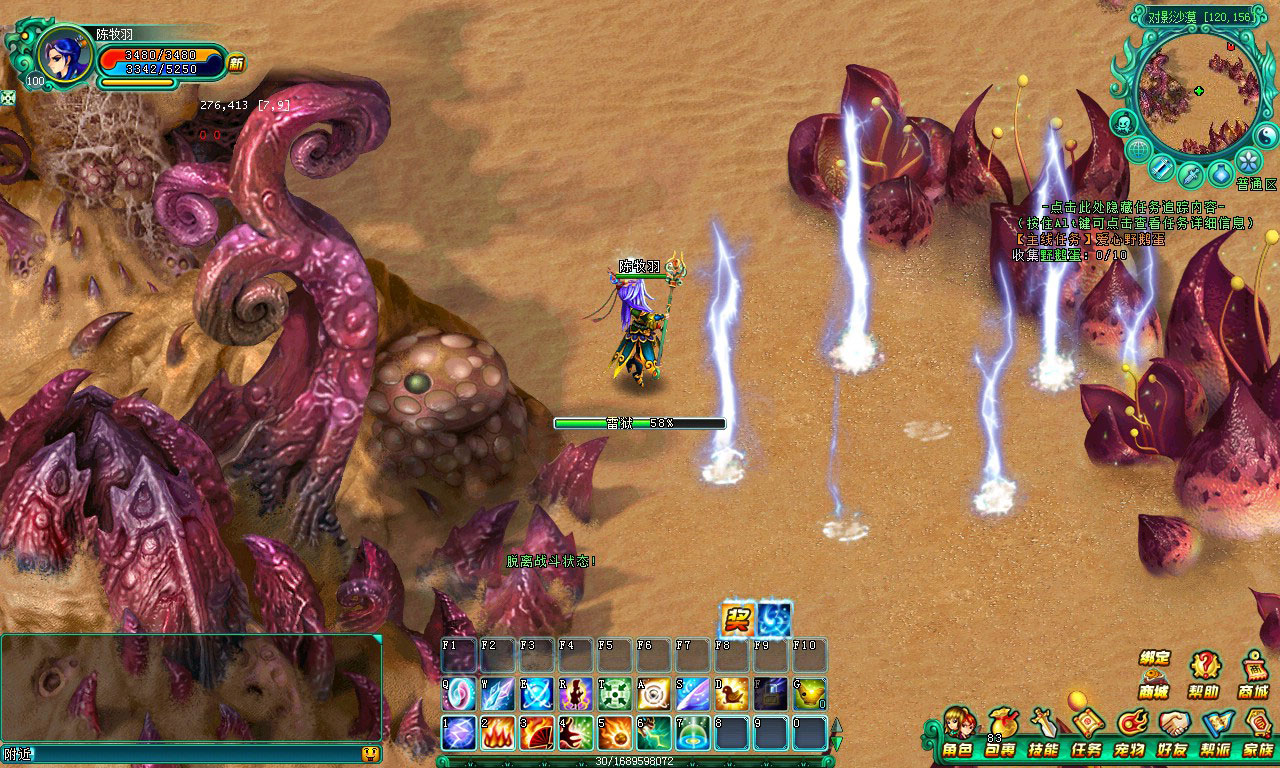
Task: Open the 宠物 pet menu
Action: [x=1130, y=732]
